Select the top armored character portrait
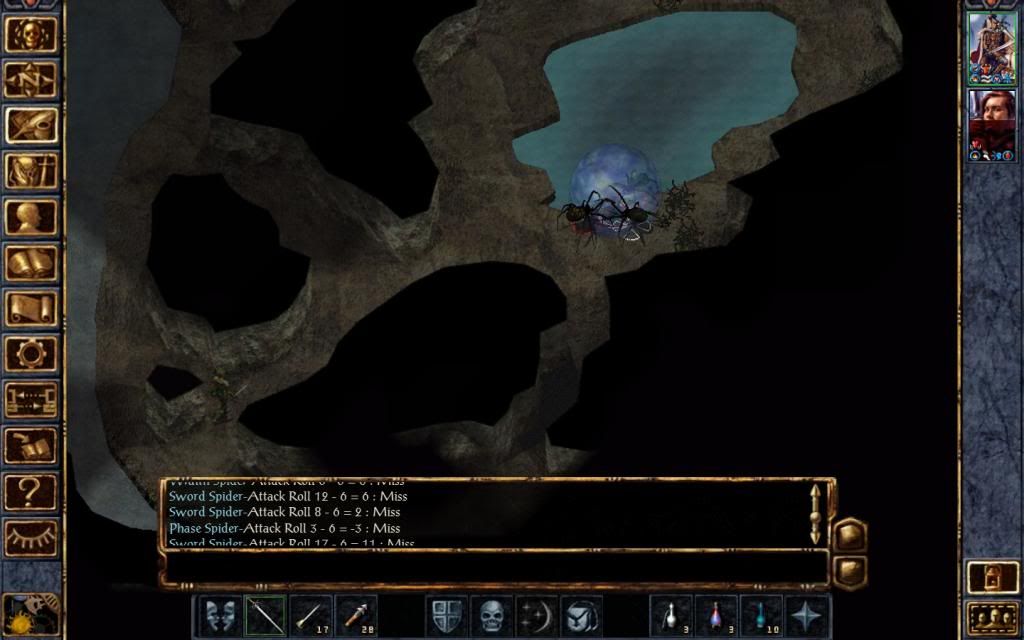 pyautogui.click(x=992, y=45)
